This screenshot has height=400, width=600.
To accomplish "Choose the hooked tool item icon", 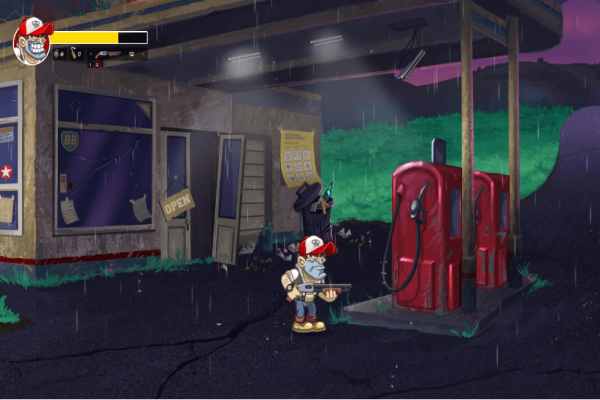I will click(74, 55).
